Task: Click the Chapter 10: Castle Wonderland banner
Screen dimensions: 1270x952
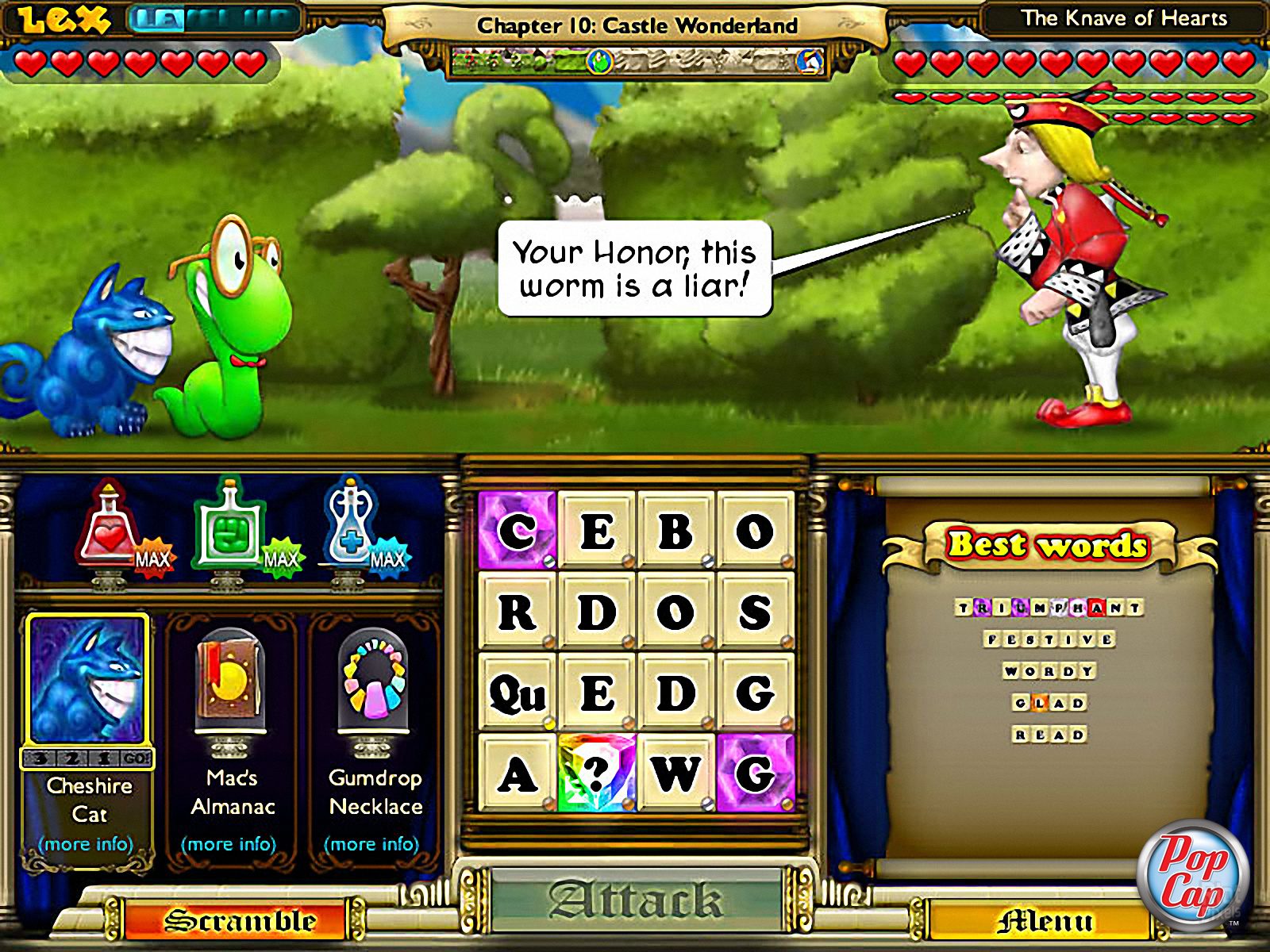Action: click(635, 25)
